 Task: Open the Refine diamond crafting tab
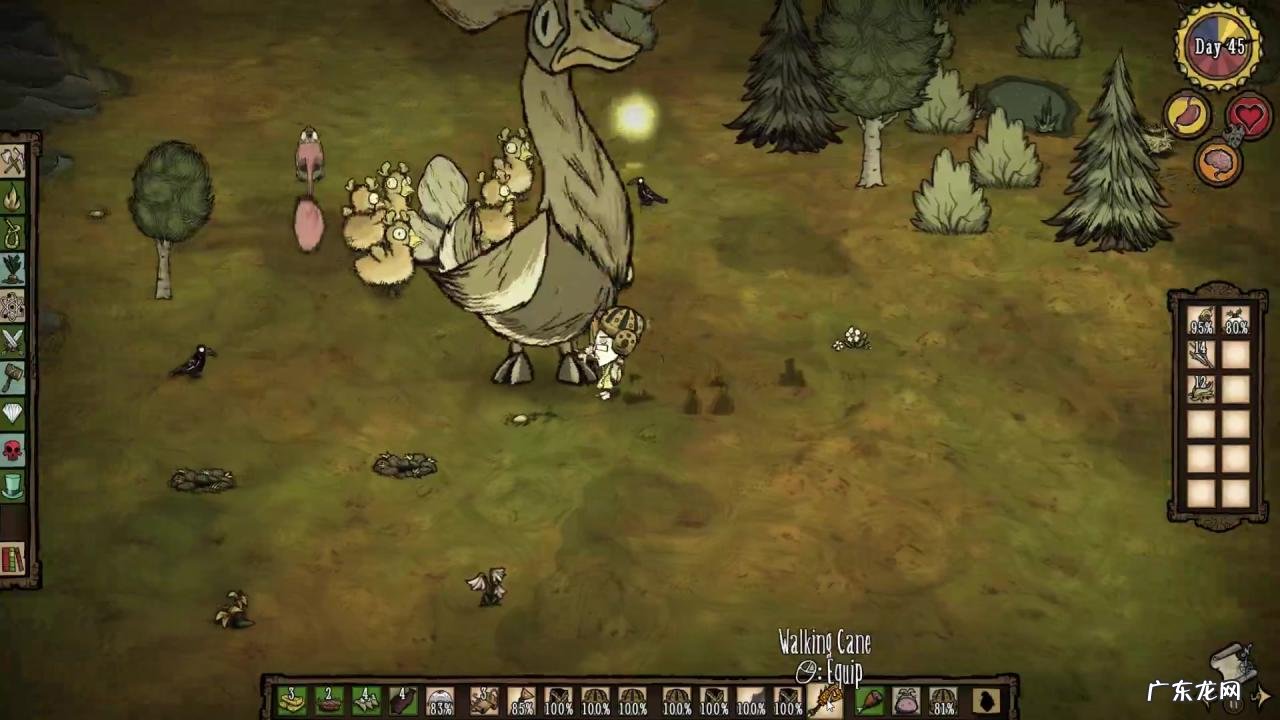[13, 414]
